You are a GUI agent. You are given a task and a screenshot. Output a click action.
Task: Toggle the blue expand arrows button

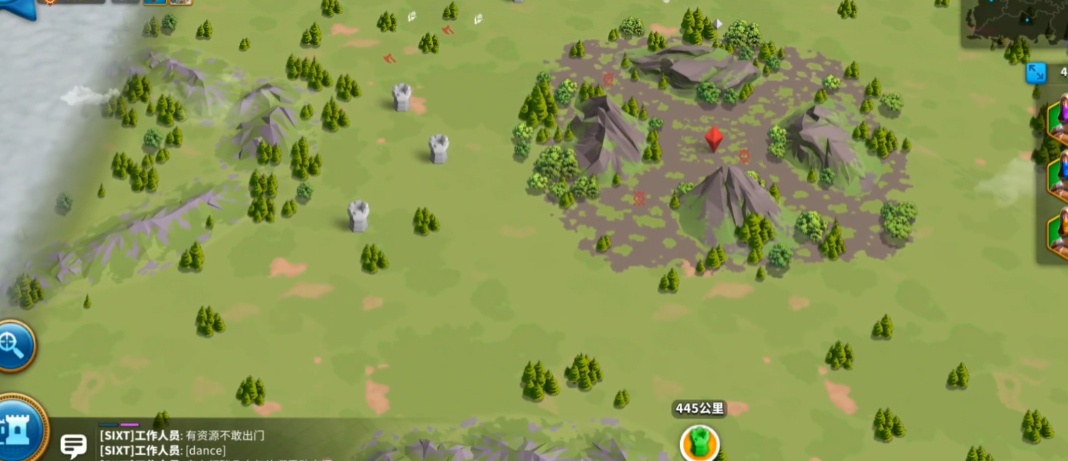(x=1037, y=73)
